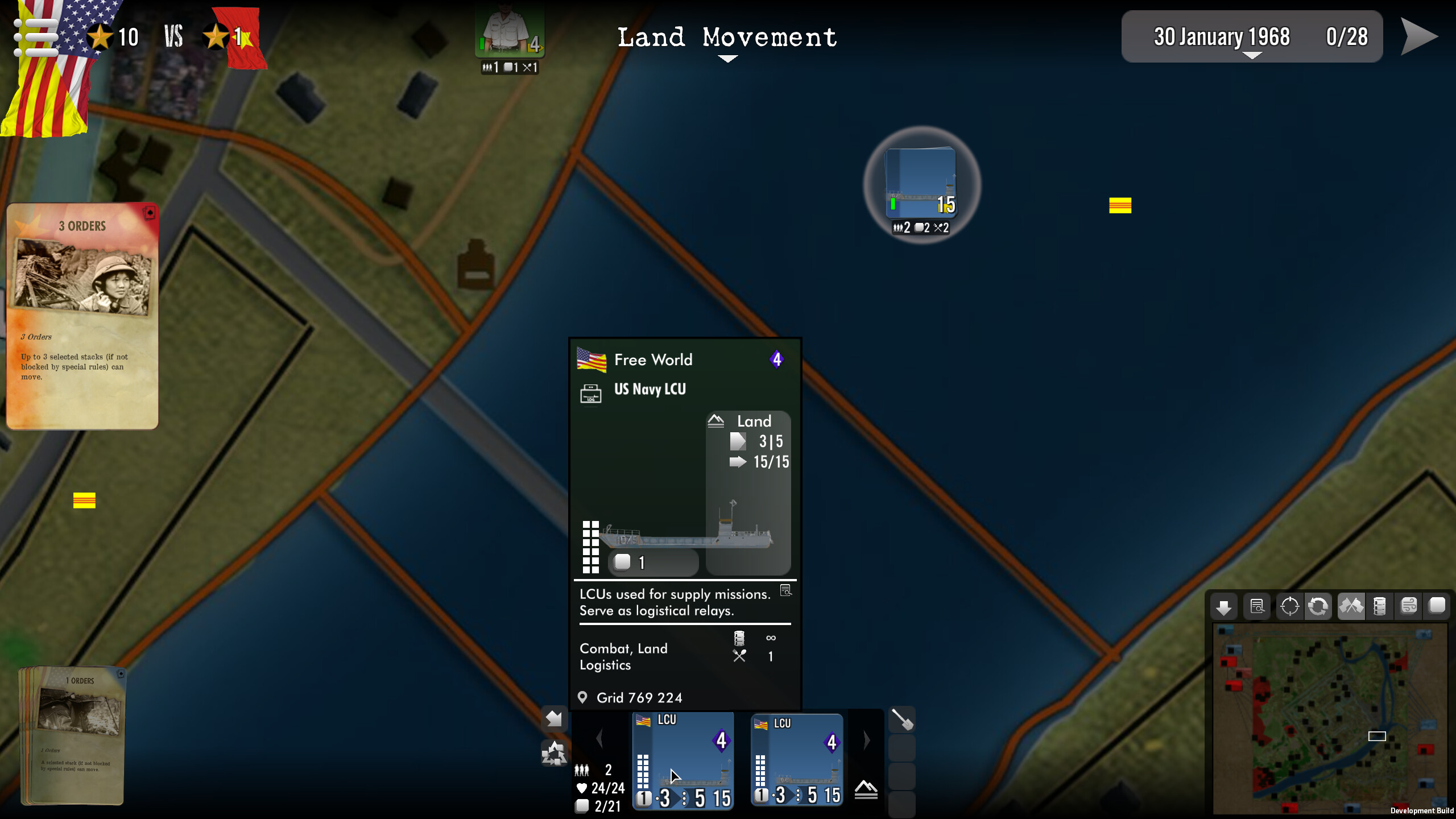Click the wind/weather overlay icon on minimap toolbar

point(1410,606)
